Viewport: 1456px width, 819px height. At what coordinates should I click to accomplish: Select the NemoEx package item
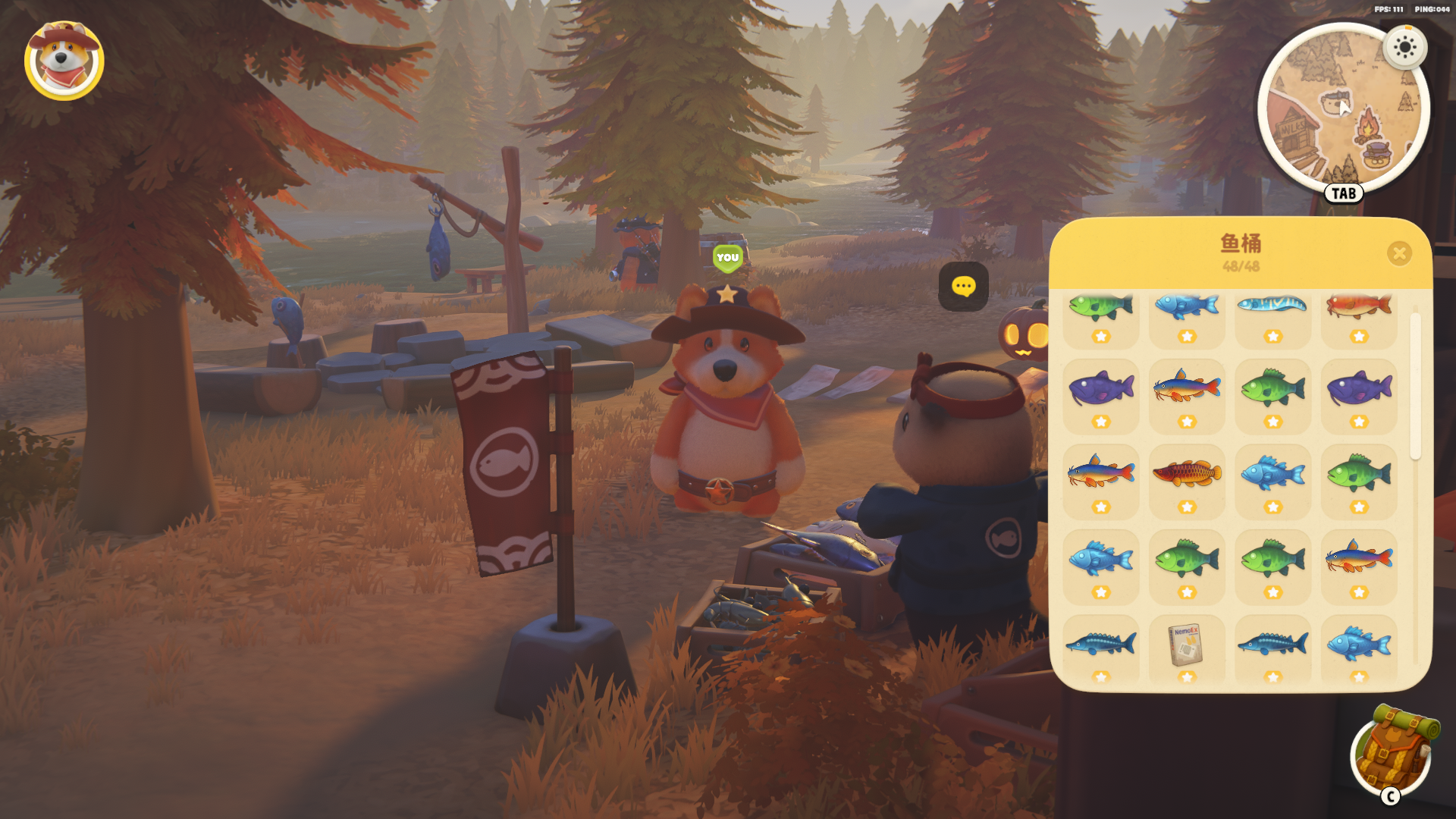pos(1186,648)
